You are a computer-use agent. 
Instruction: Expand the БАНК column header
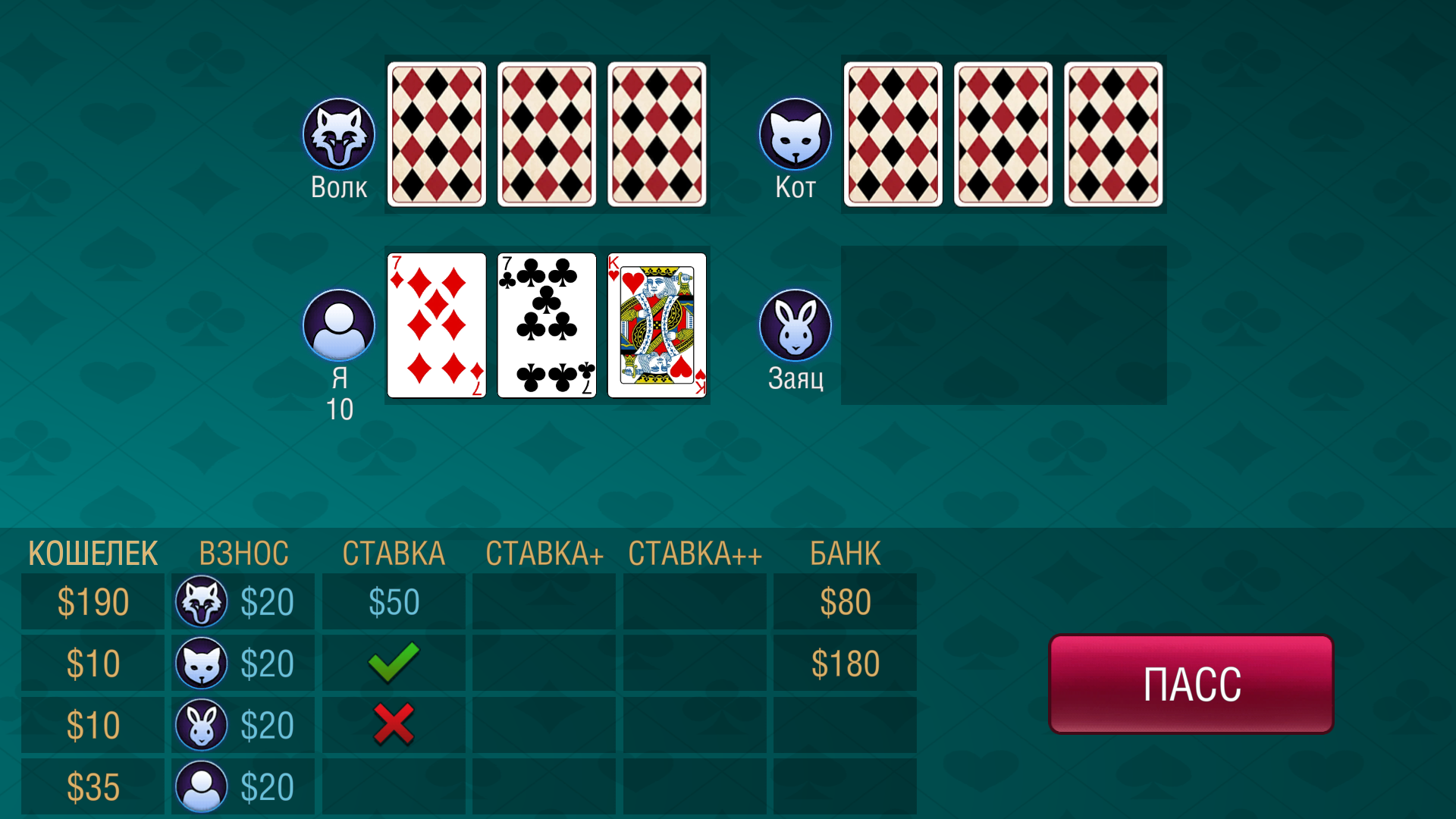(845, 554)
